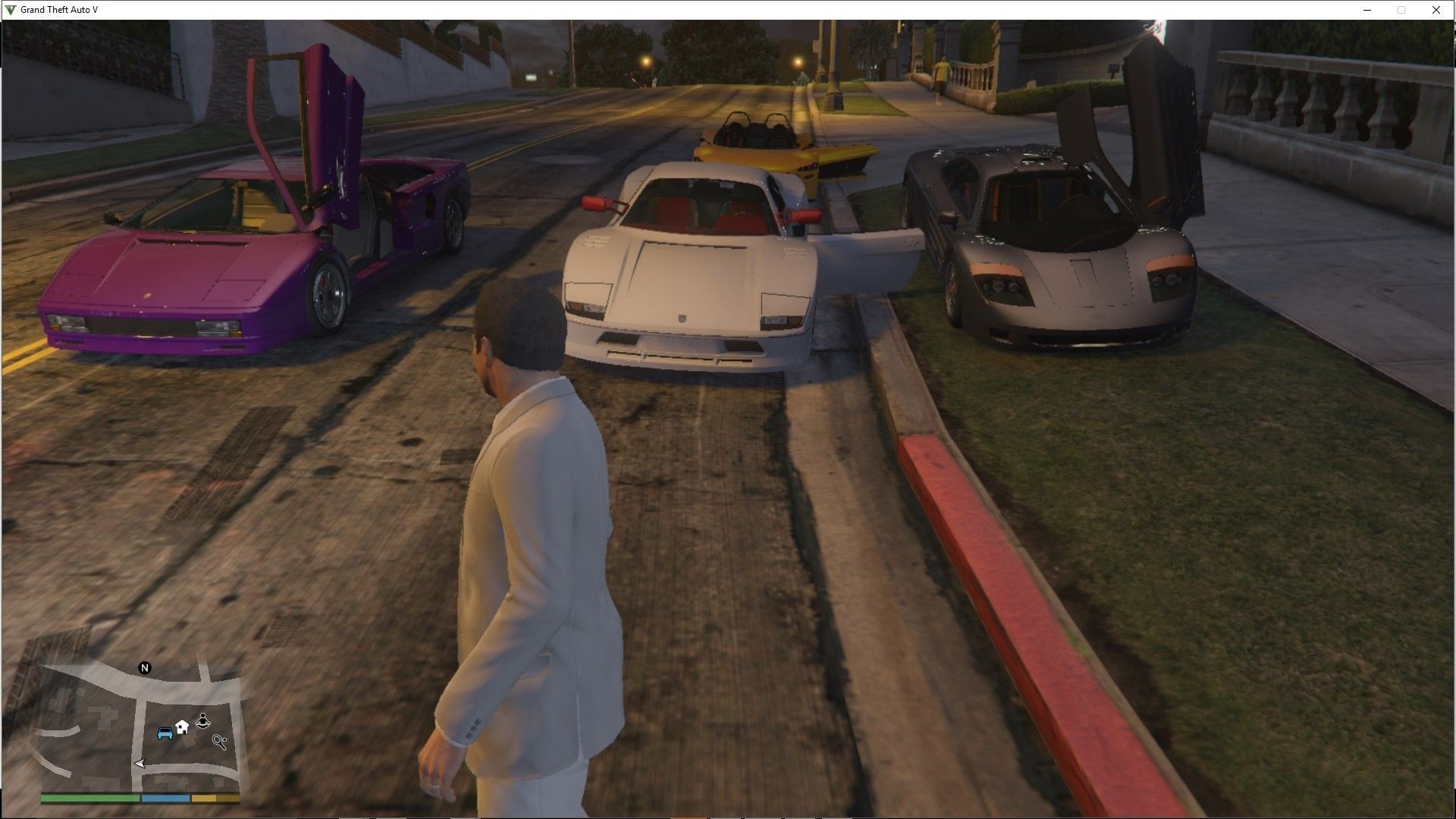This screenshot has height=819, width=1456.
Task: Click the white player arrow on the minimap
Action: coord(139,764)
